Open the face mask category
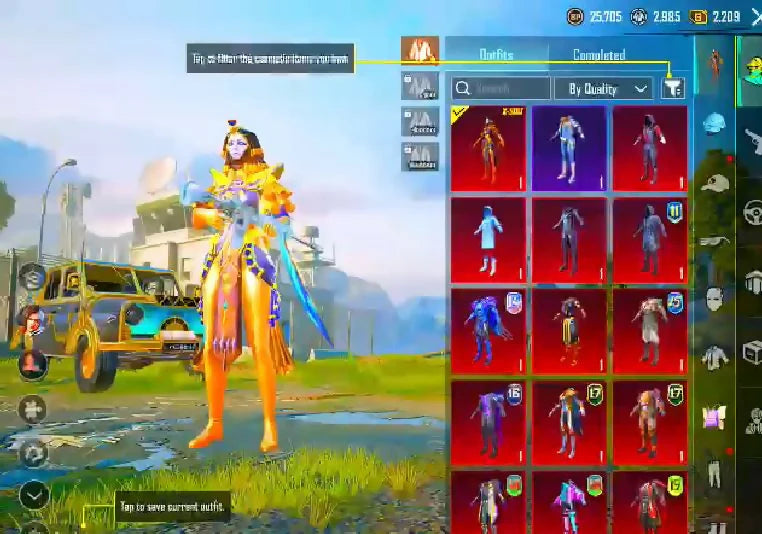The image size is (762, 534). tap(713, 298)
